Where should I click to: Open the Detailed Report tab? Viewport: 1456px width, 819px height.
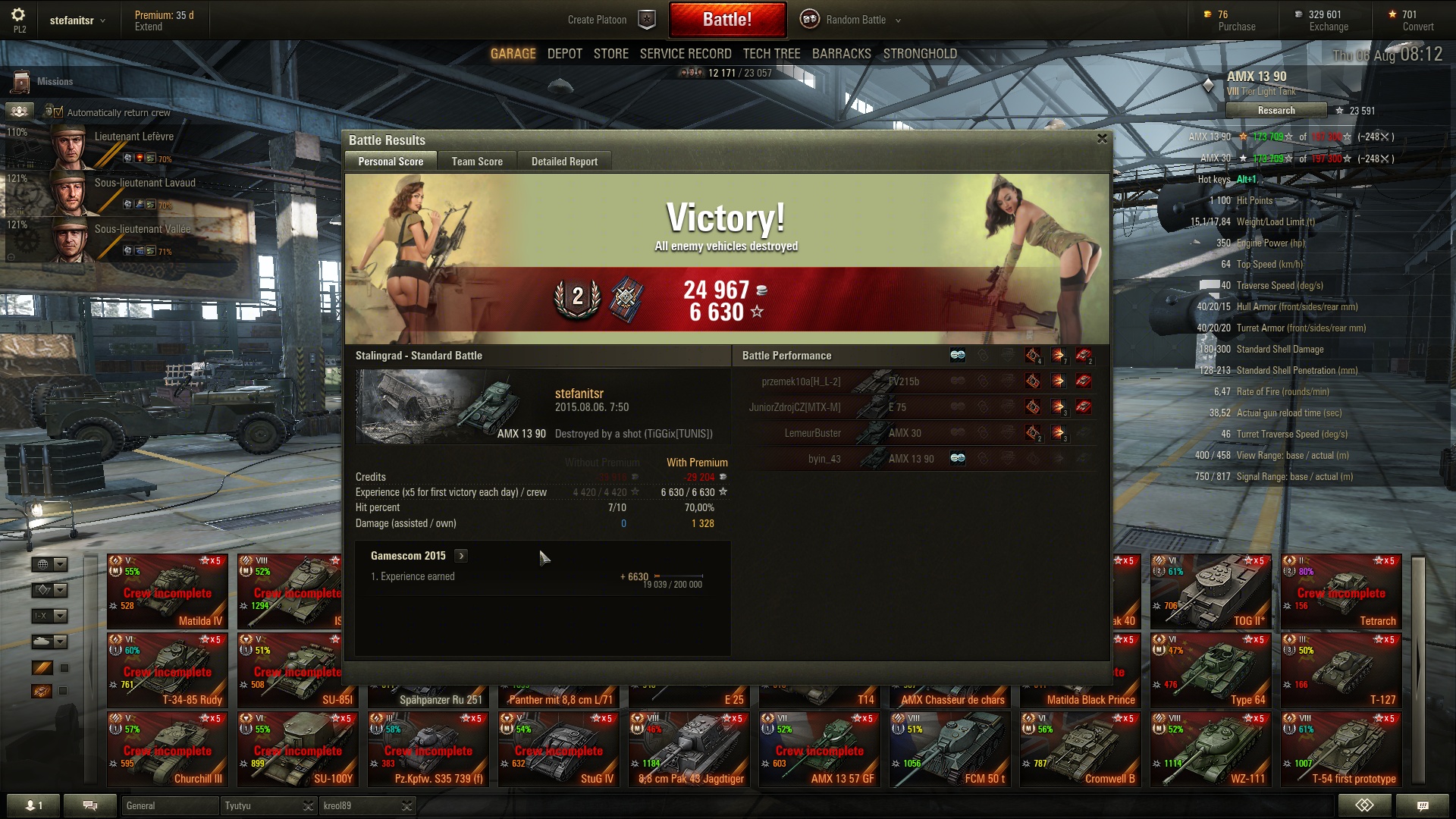click(564, 162)
